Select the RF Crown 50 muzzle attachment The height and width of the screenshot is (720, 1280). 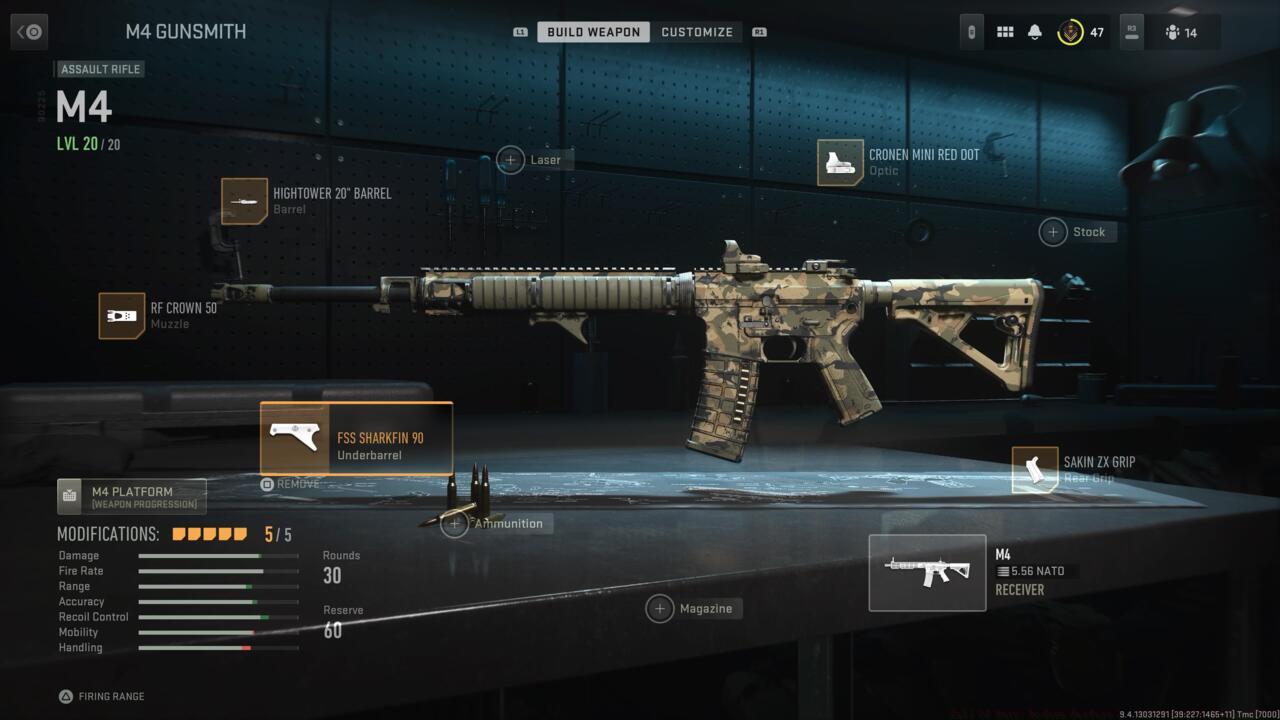click(x=121, y=316)
